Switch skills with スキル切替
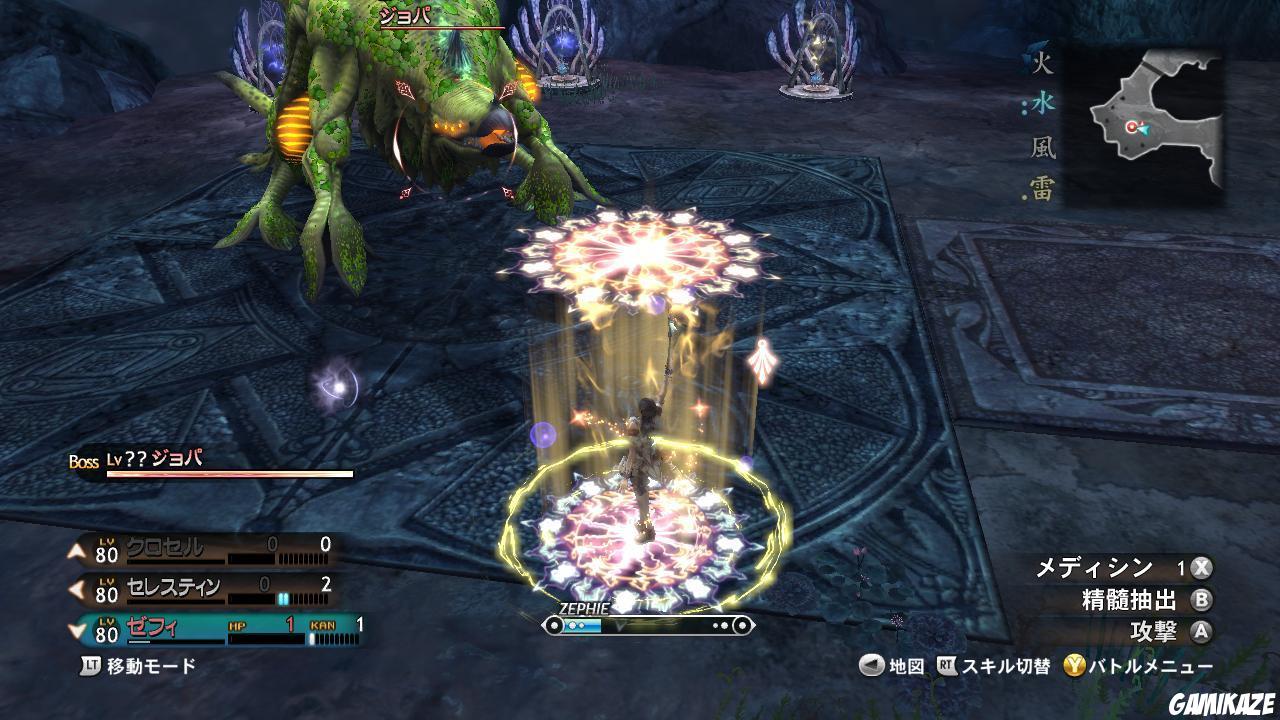 click(992, 666)
